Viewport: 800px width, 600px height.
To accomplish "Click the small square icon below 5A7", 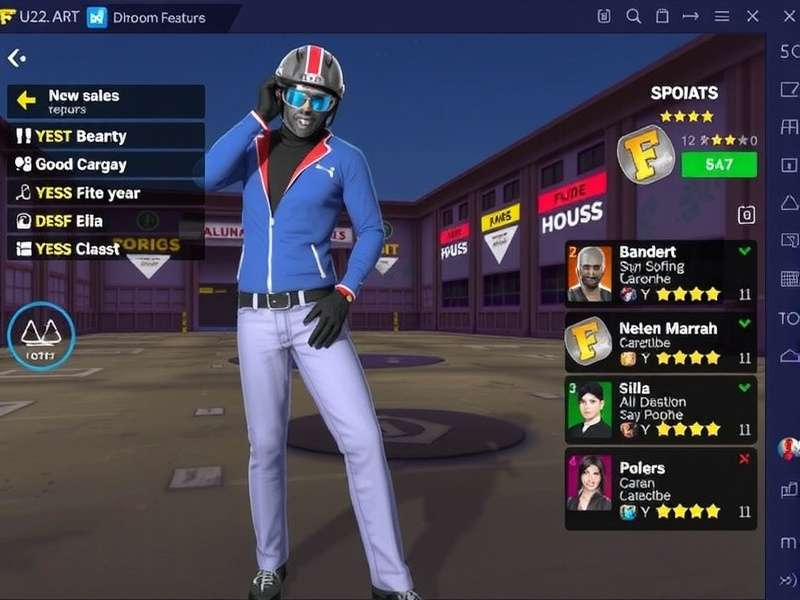I will tap(745, 214).
